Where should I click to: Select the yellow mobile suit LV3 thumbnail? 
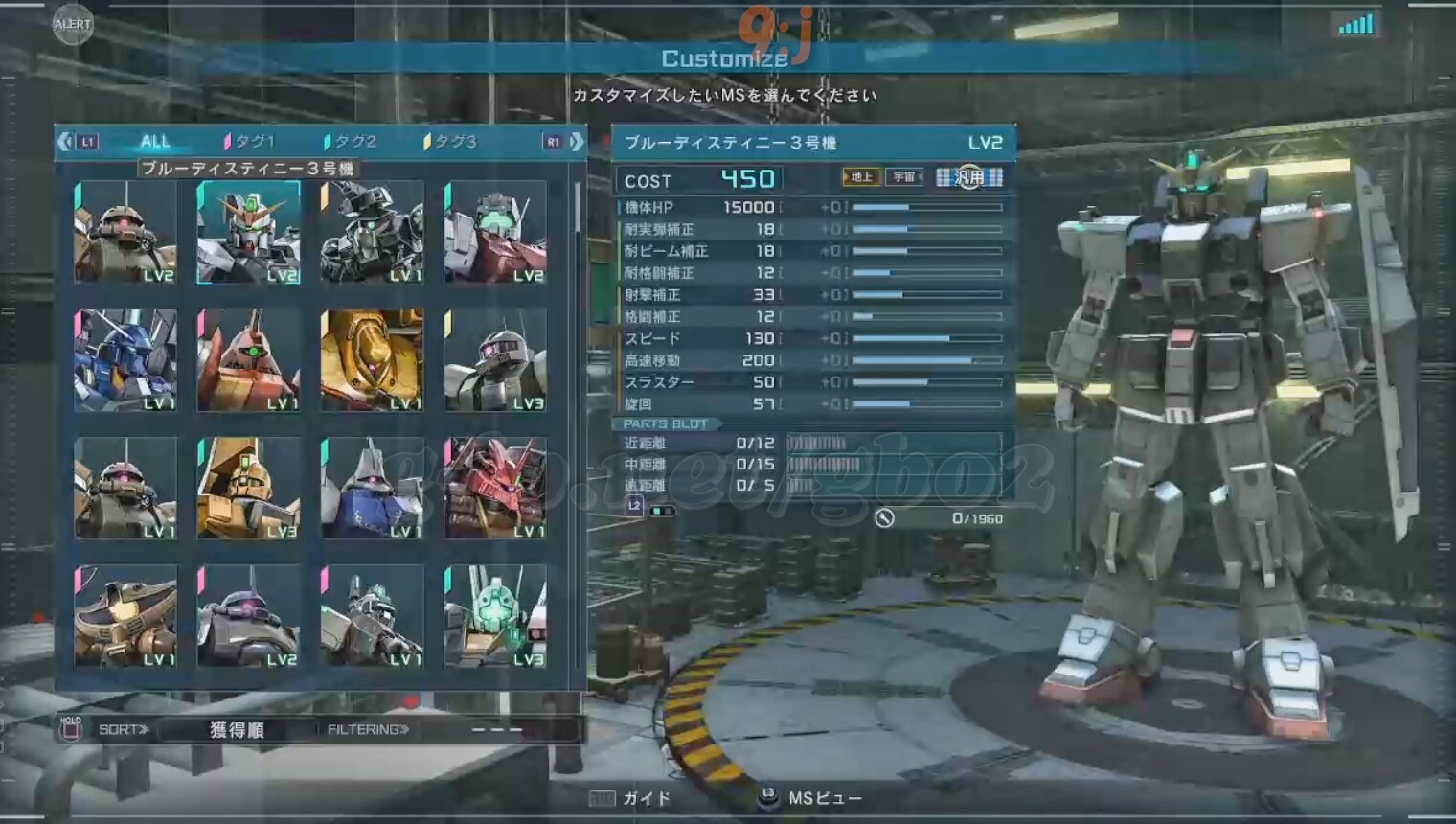248,488
